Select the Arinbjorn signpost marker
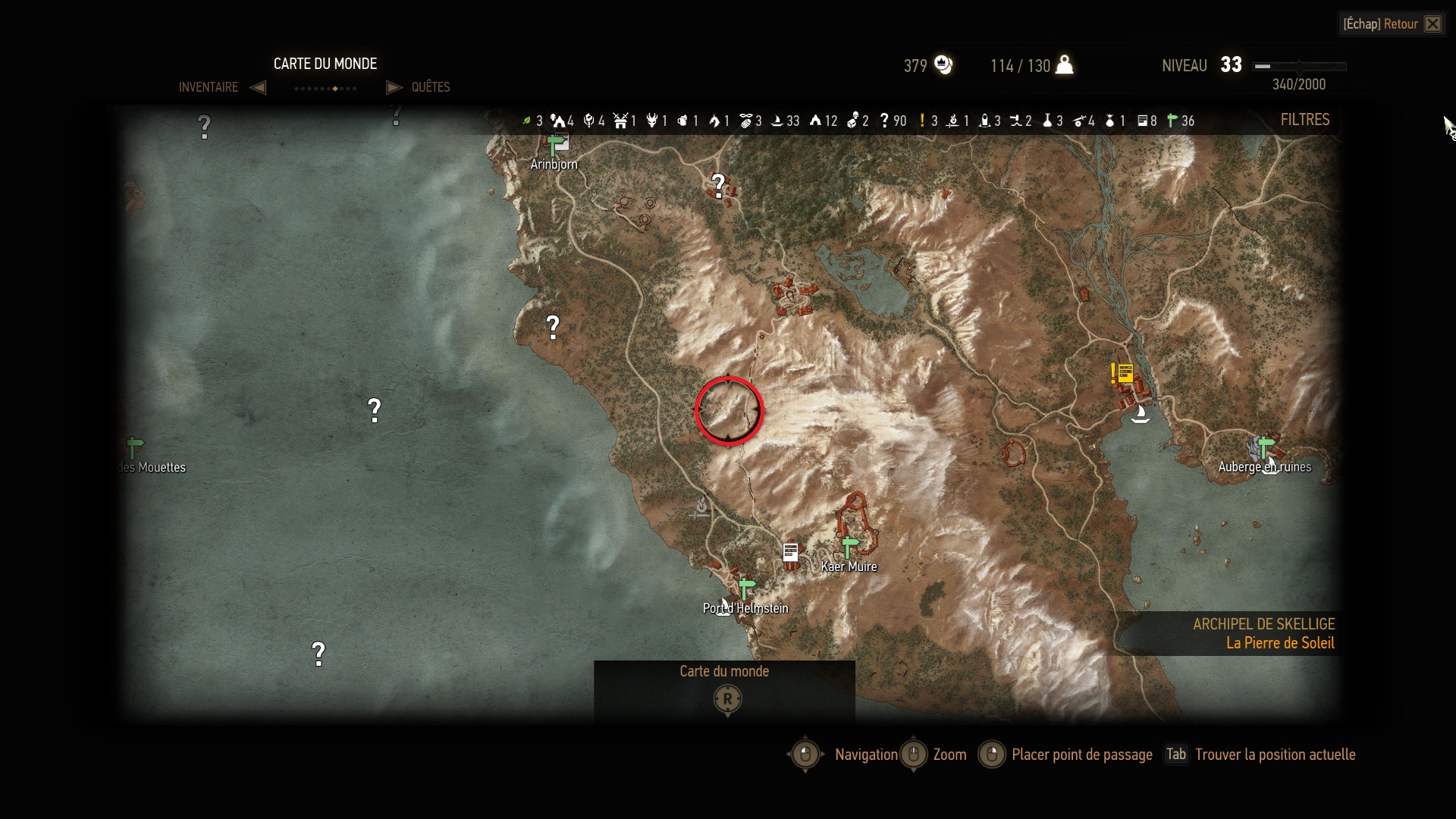 [556, 144]
